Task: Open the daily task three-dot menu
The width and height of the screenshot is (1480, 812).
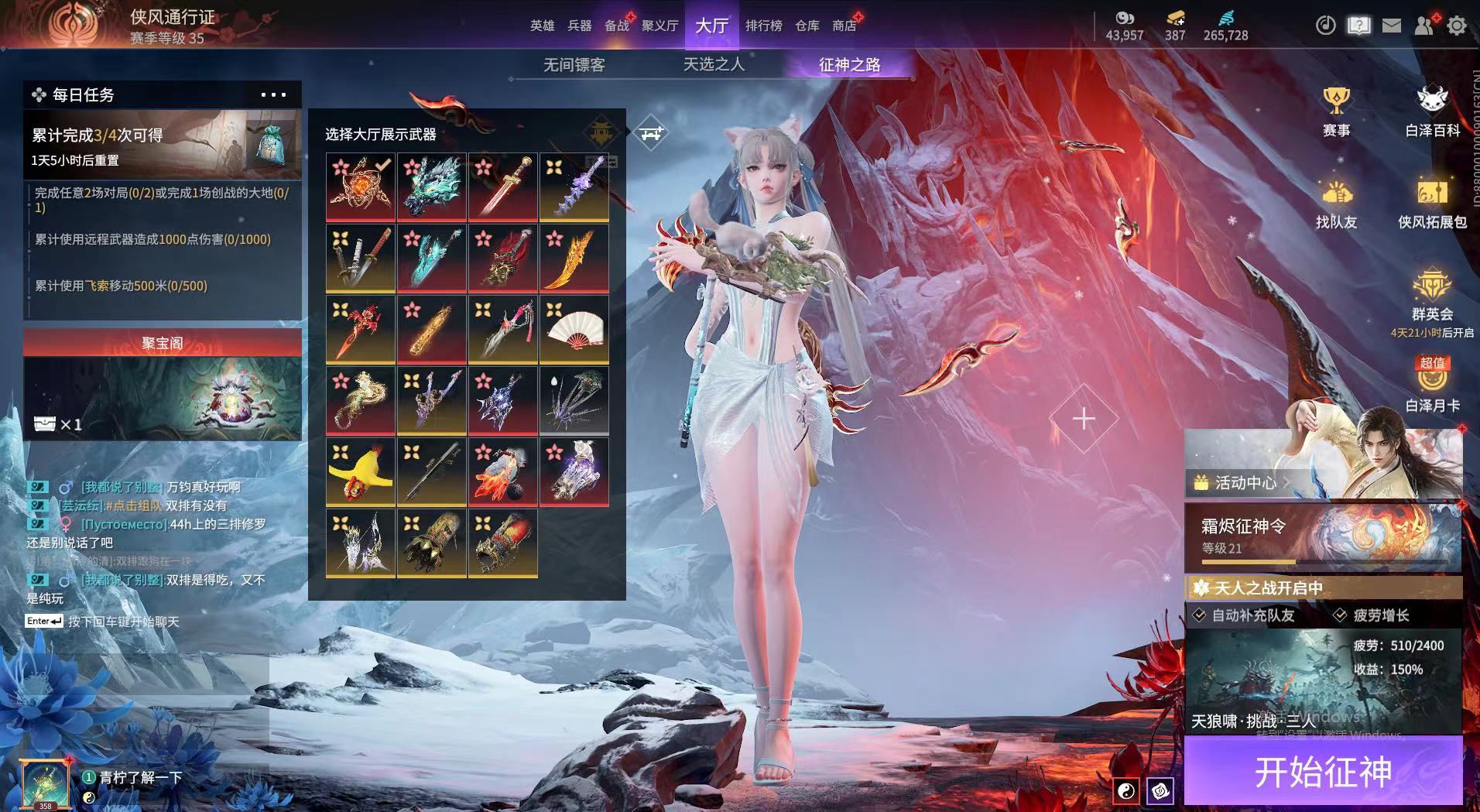Action: pyautogui.click(x=273, y=95)
